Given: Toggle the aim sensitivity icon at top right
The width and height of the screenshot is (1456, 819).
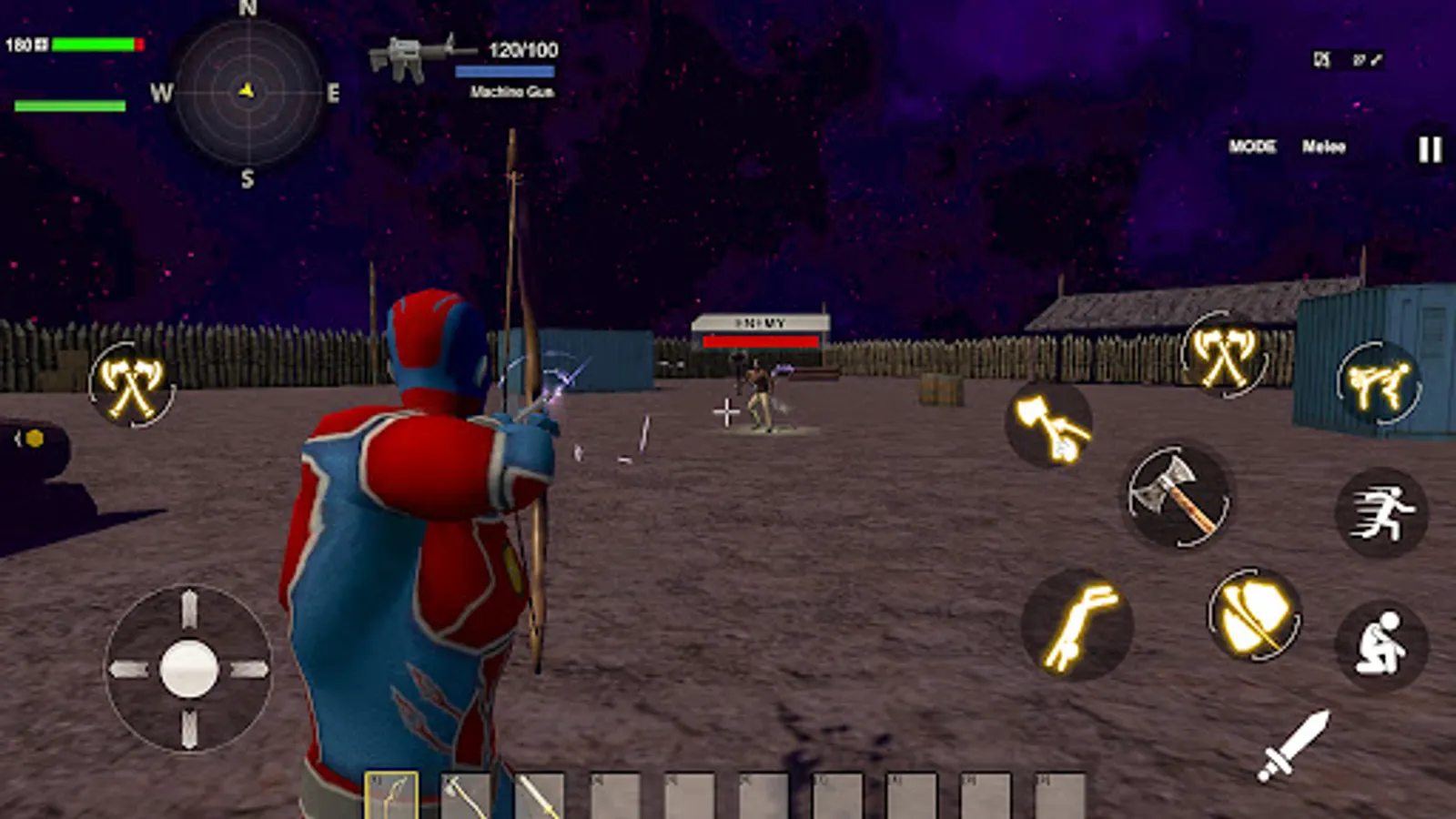Looking at the screenshot, I should pyautogui.click(x=1368, y=59).
